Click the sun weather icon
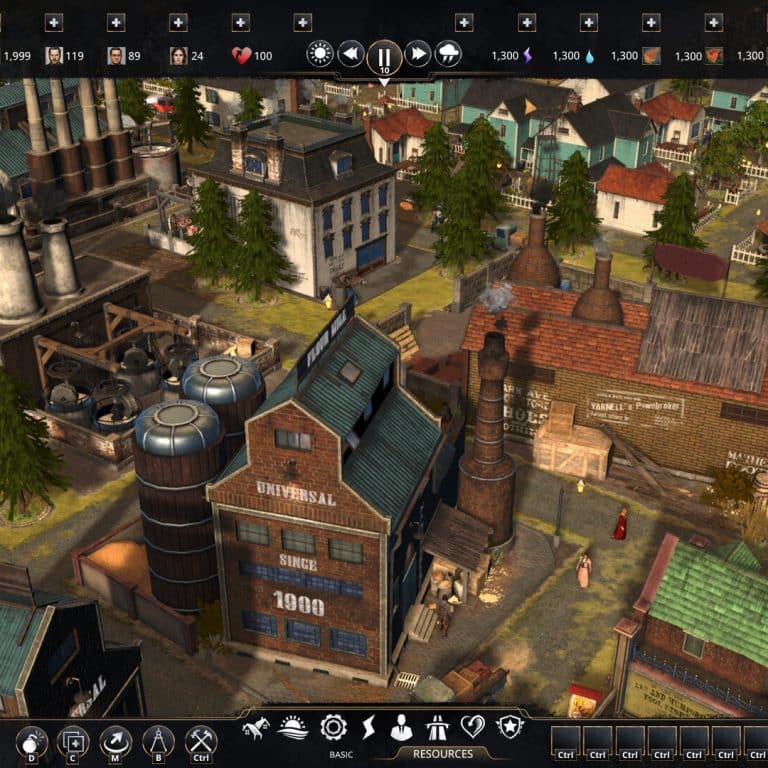The image size is (768, 768). click(x=320, y=54)
